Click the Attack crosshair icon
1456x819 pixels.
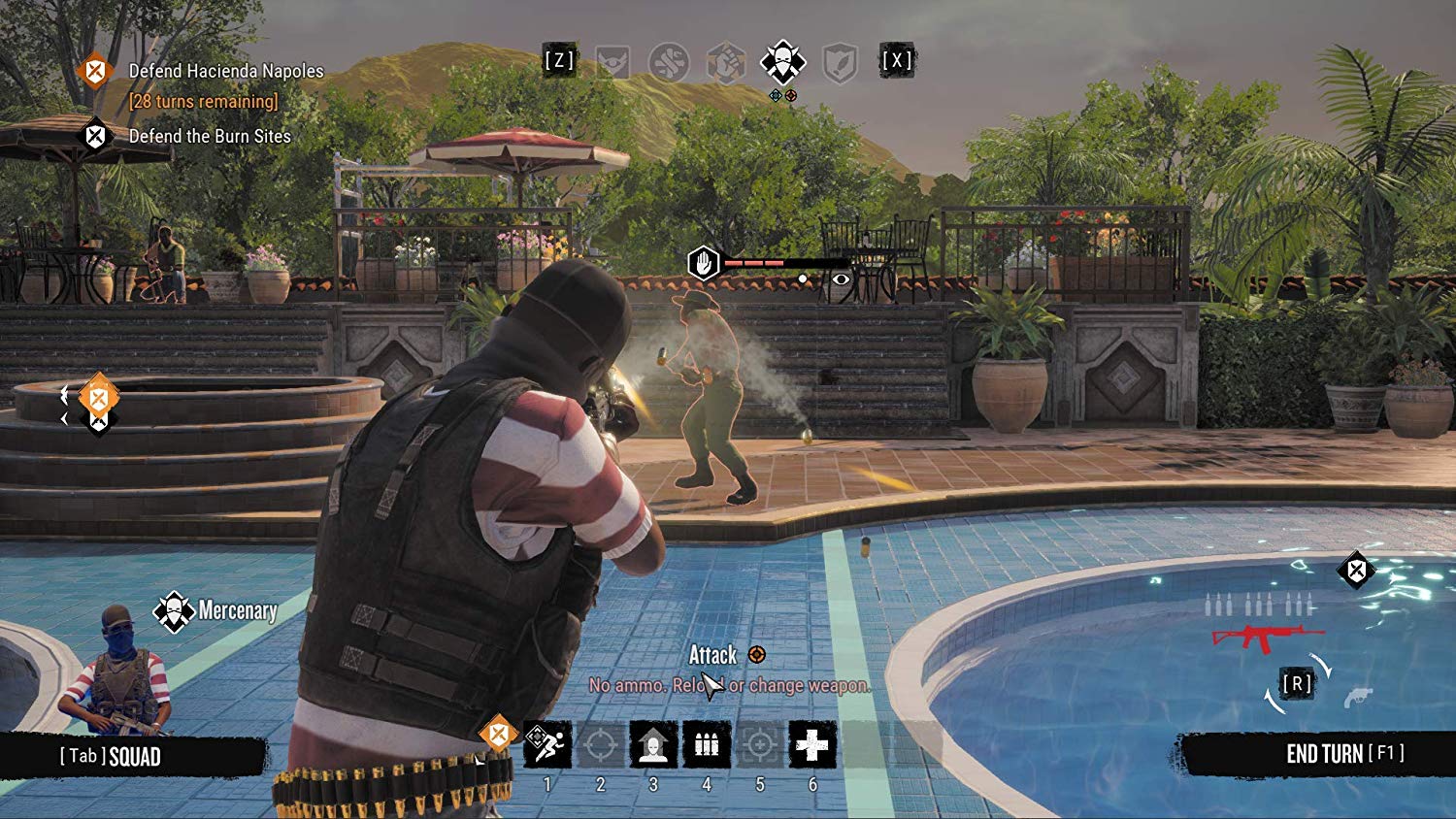coord(756,655)
